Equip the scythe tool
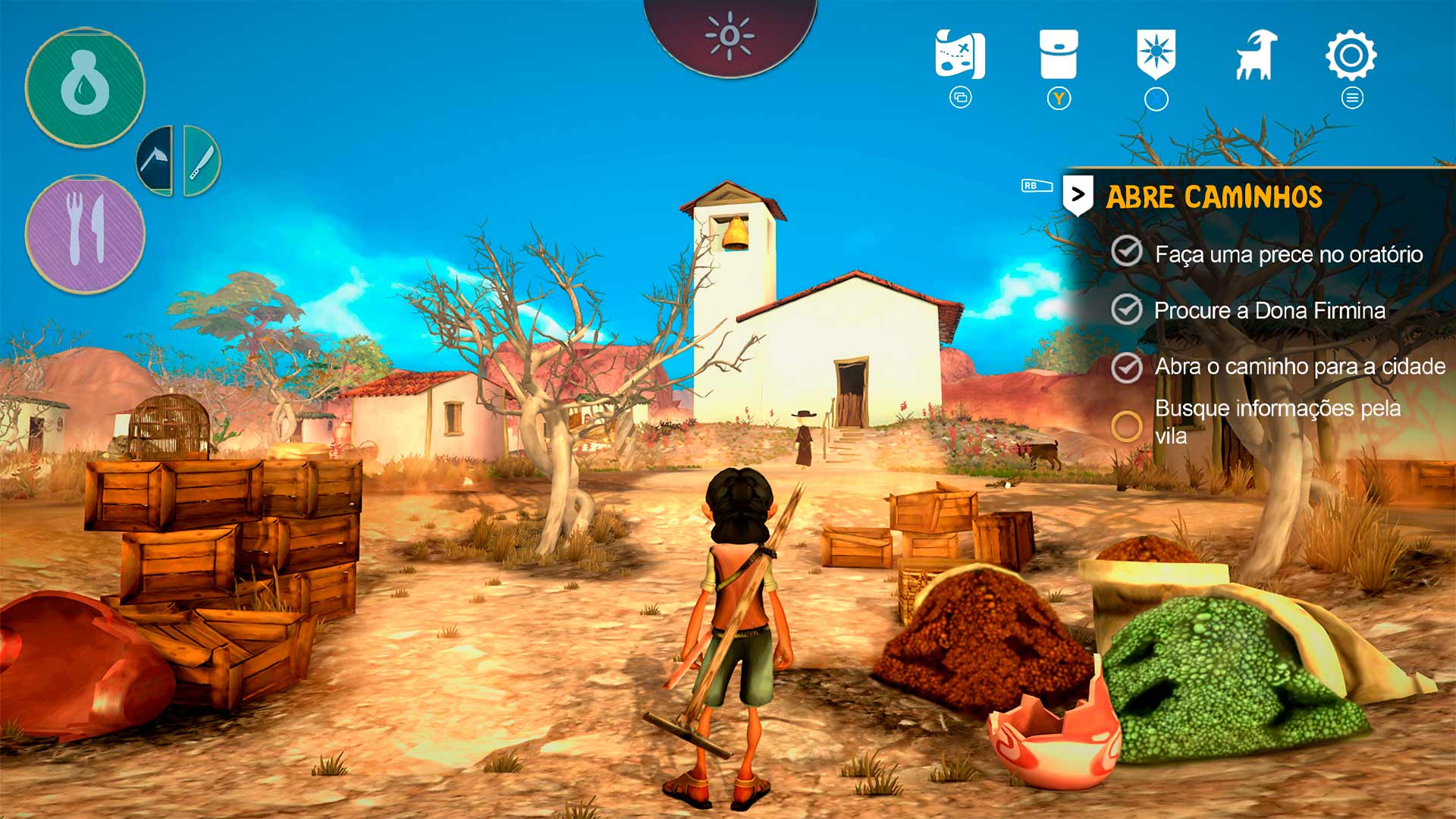 coord(155,161)
